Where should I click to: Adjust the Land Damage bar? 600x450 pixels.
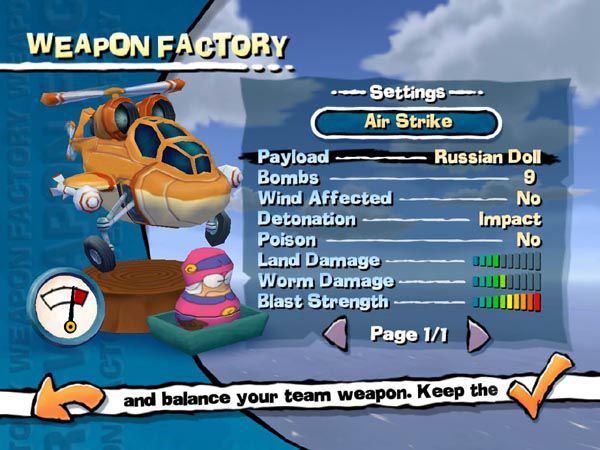coord(506,261)
